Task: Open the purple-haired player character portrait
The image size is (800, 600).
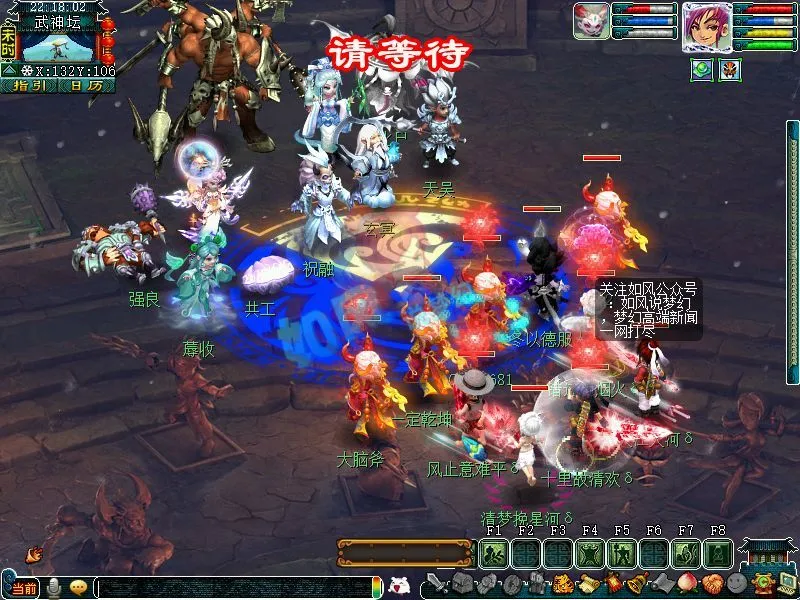Action: pyautogui.click(x=706, y=25)
